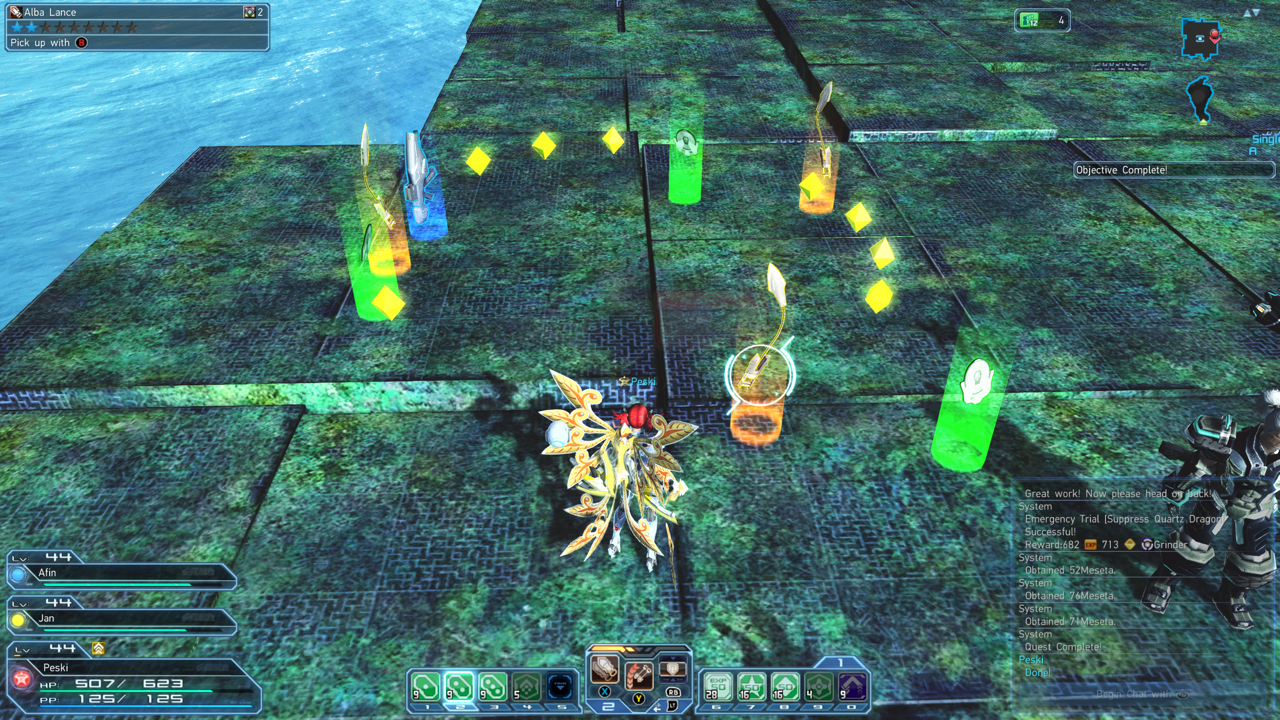Activate the purple chevron item in slot 0
This screenshot has width=1280, height=720.
point(852,688)
